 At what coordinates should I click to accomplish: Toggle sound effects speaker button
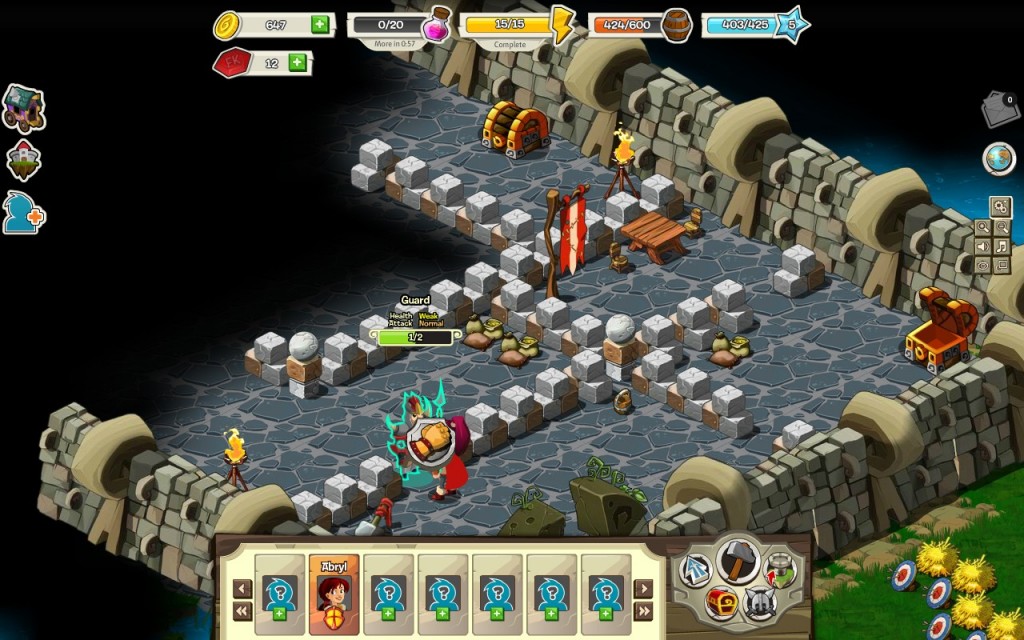pyautogui.click(x=982, y=247)
